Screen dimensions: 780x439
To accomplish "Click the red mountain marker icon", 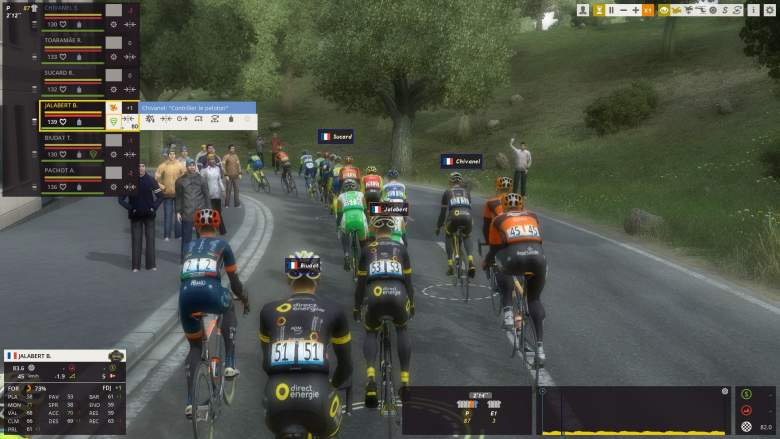I will pyautogui.click(x=745, y=410).
